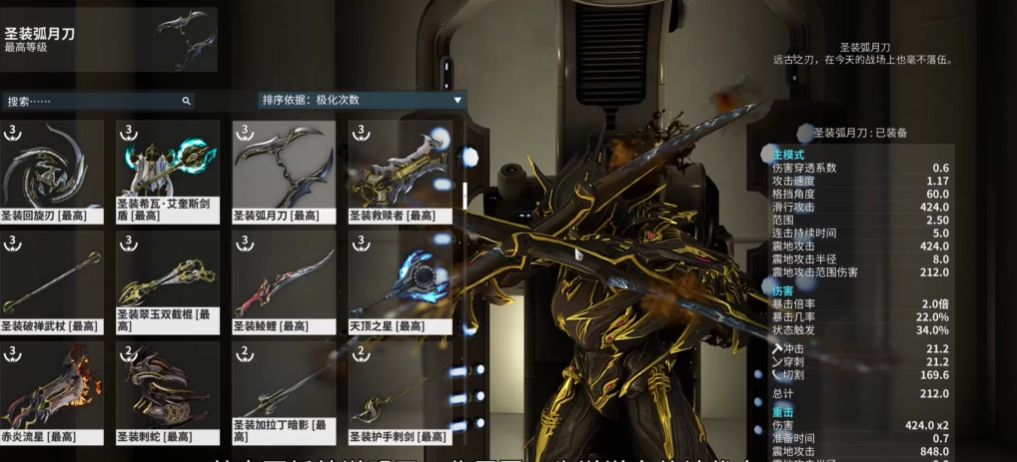This screenshot has width=1017, height=462.
Task: Pick the 天顶之星 weapon tile
Action: coord(399,281)
